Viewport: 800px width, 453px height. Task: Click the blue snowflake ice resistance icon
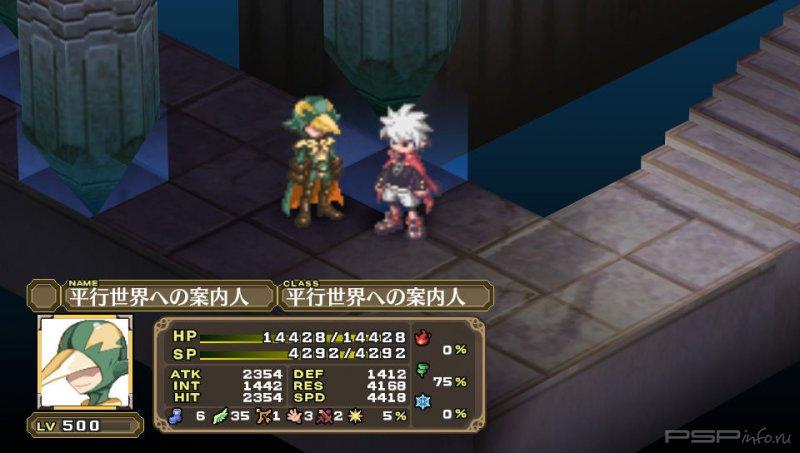coord(422,413)
